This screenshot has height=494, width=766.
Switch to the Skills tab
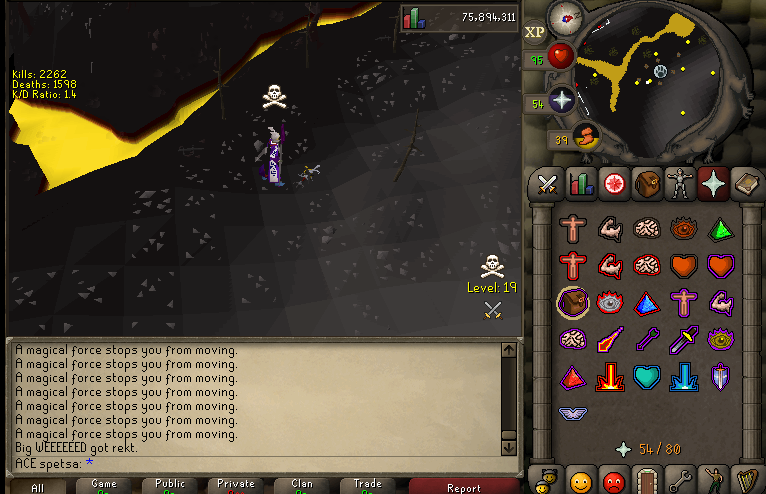[581, 184]
